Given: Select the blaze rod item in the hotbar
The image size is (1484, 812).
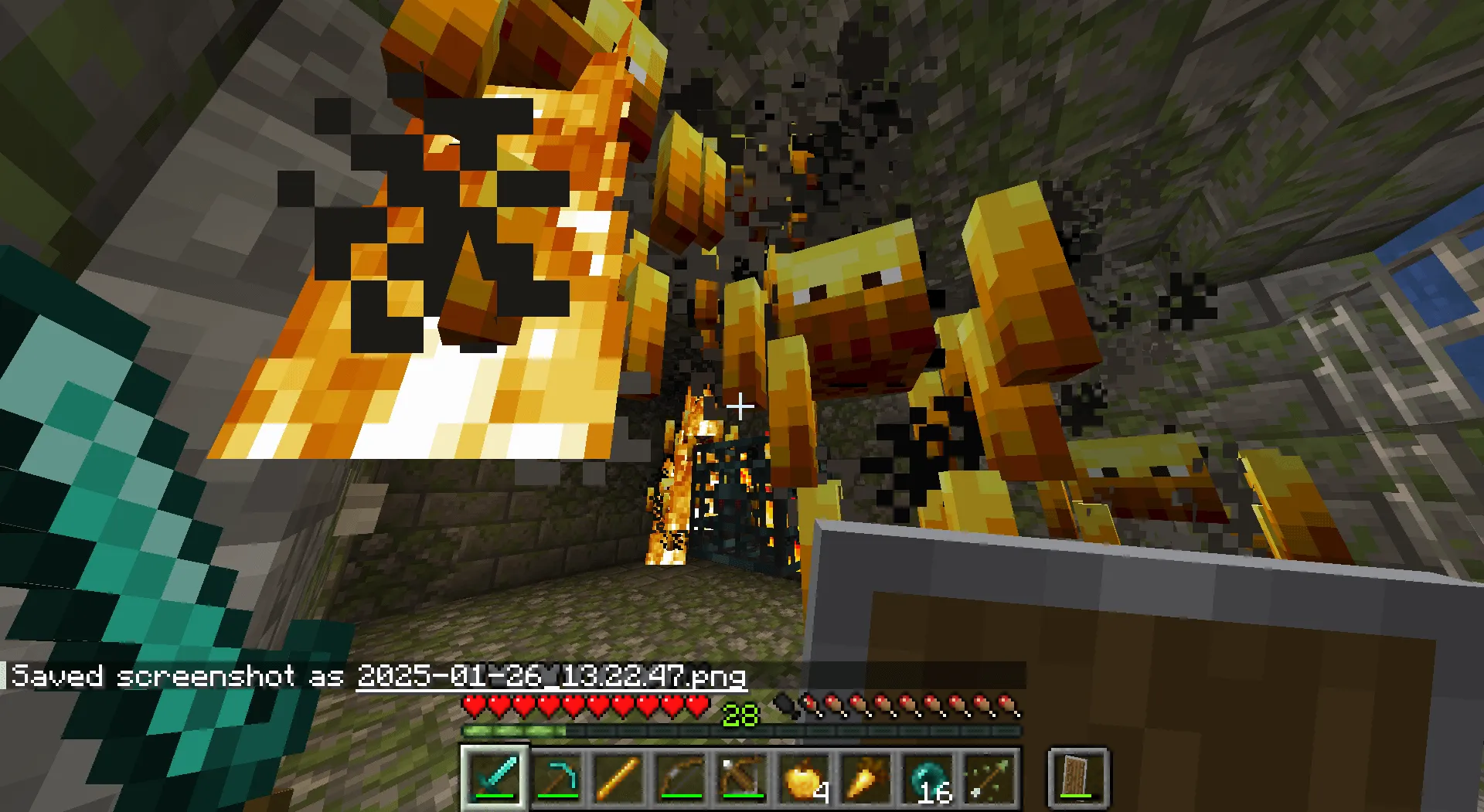Looking at the screenshot, I should coord(619,779).
